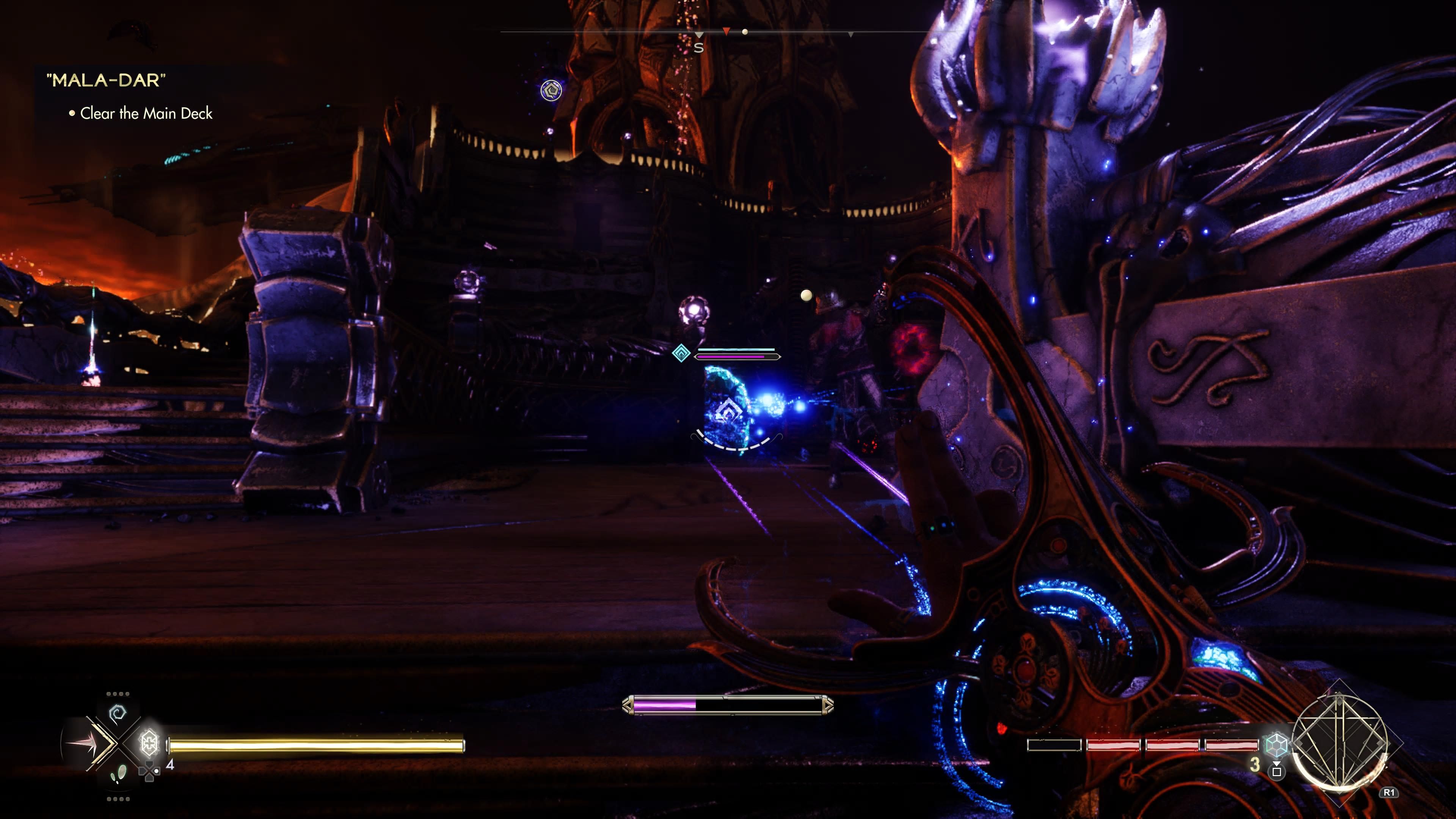Select the S heading on the compass

(699, 48)
